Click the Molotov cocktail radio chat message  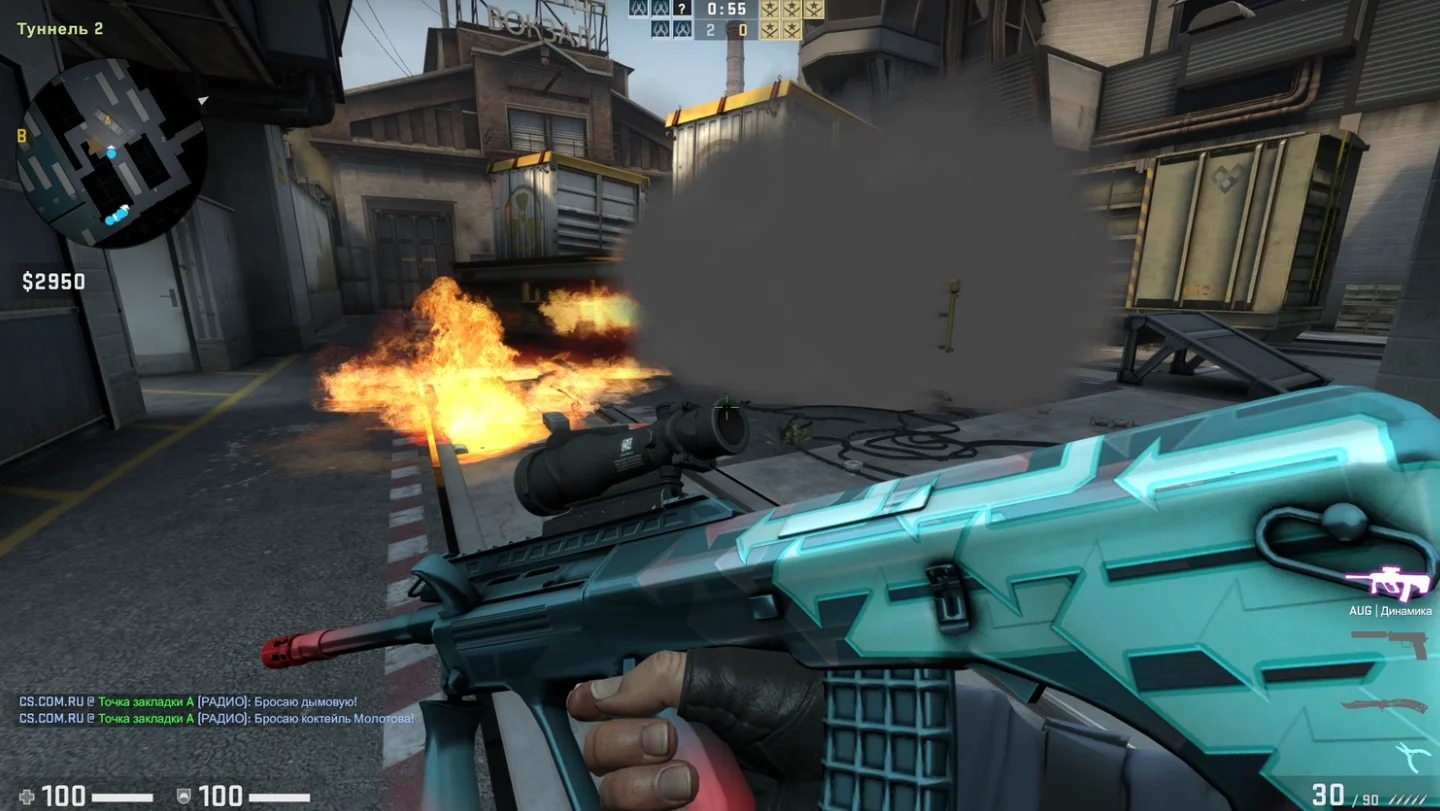tap(216, 718)
